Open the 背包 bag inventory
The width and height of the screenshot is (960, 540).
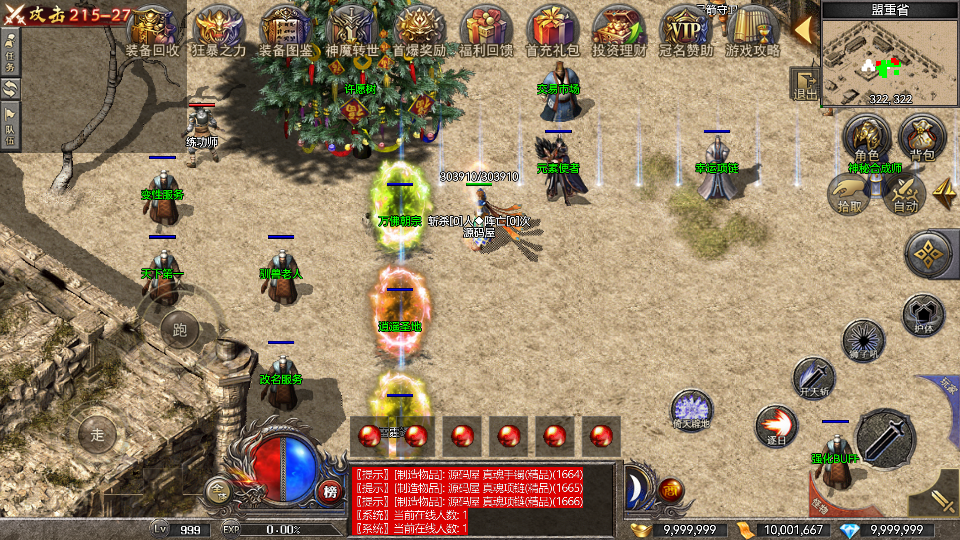click(x=921, y=137)
